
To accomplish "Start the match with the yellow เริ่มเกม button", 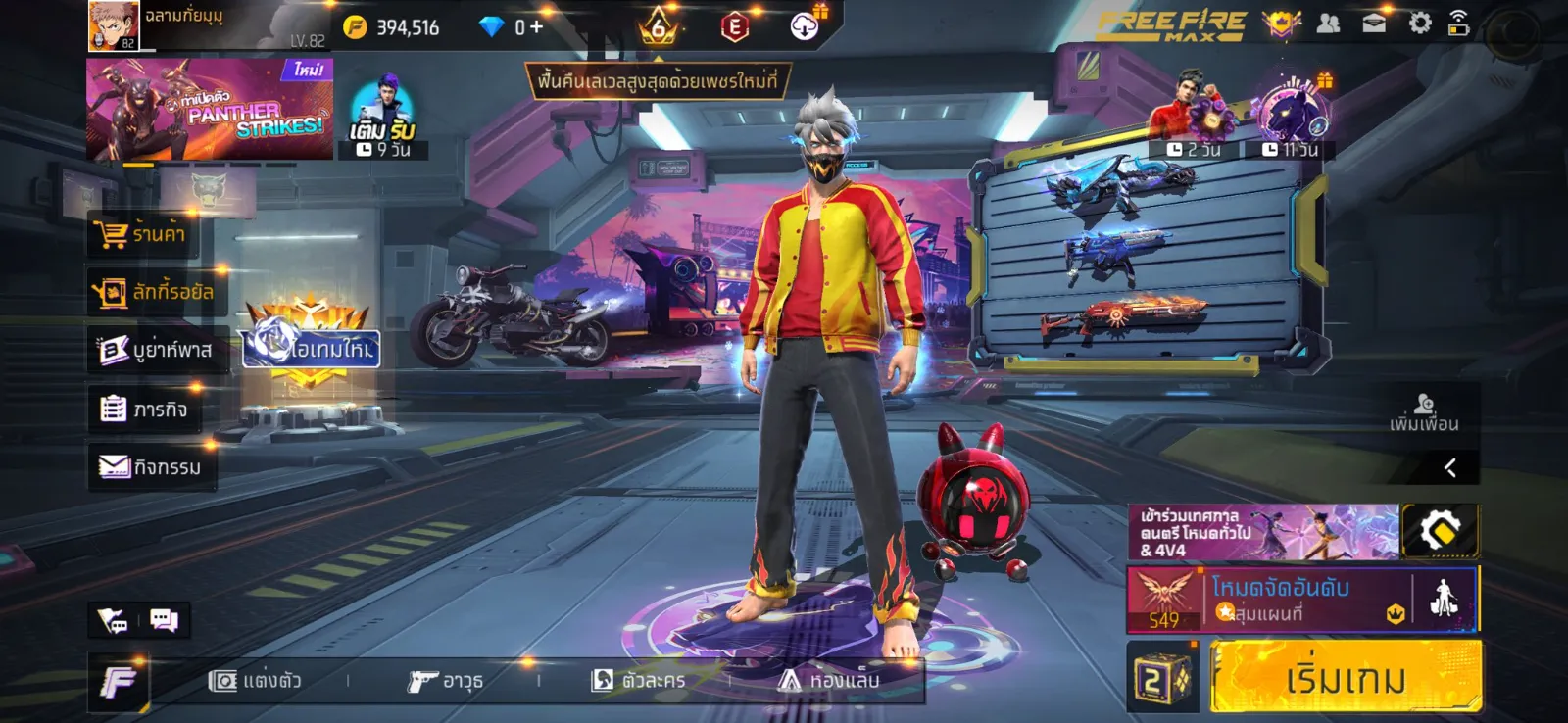I will pos(1345,677).
